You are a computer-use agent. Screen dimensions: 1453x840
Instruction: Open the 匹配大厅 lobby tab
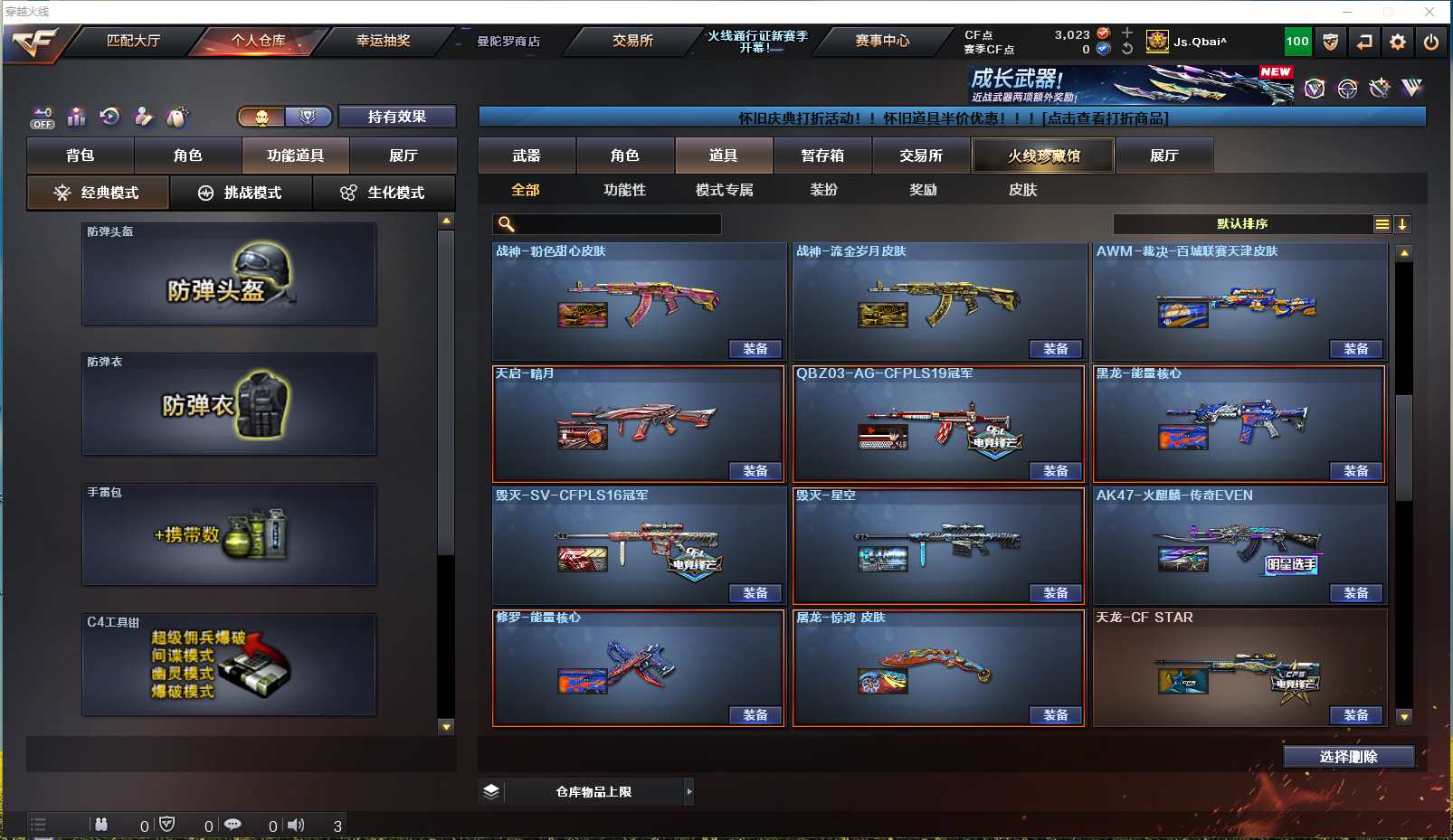tap(133, 41)
